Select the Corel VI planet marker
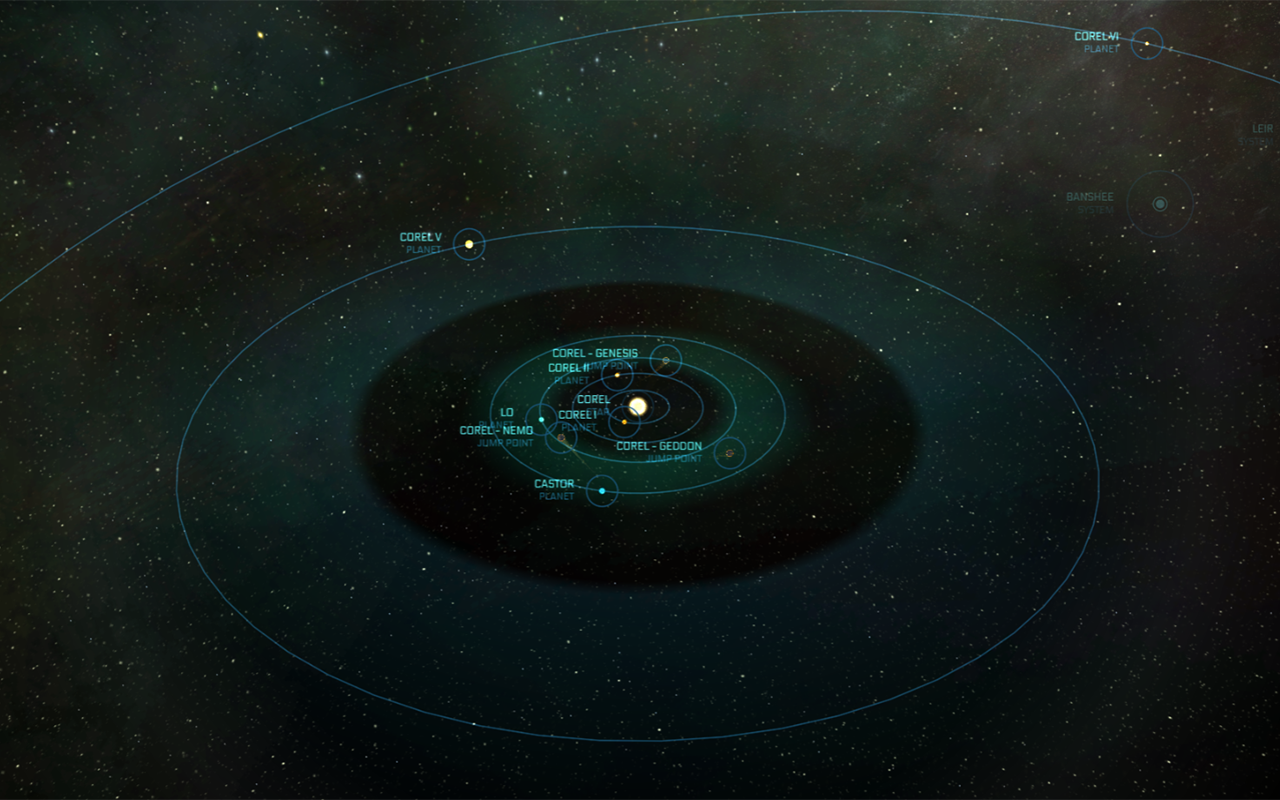The height and width of the screenshot is (800, 1280). (1147, 43)
